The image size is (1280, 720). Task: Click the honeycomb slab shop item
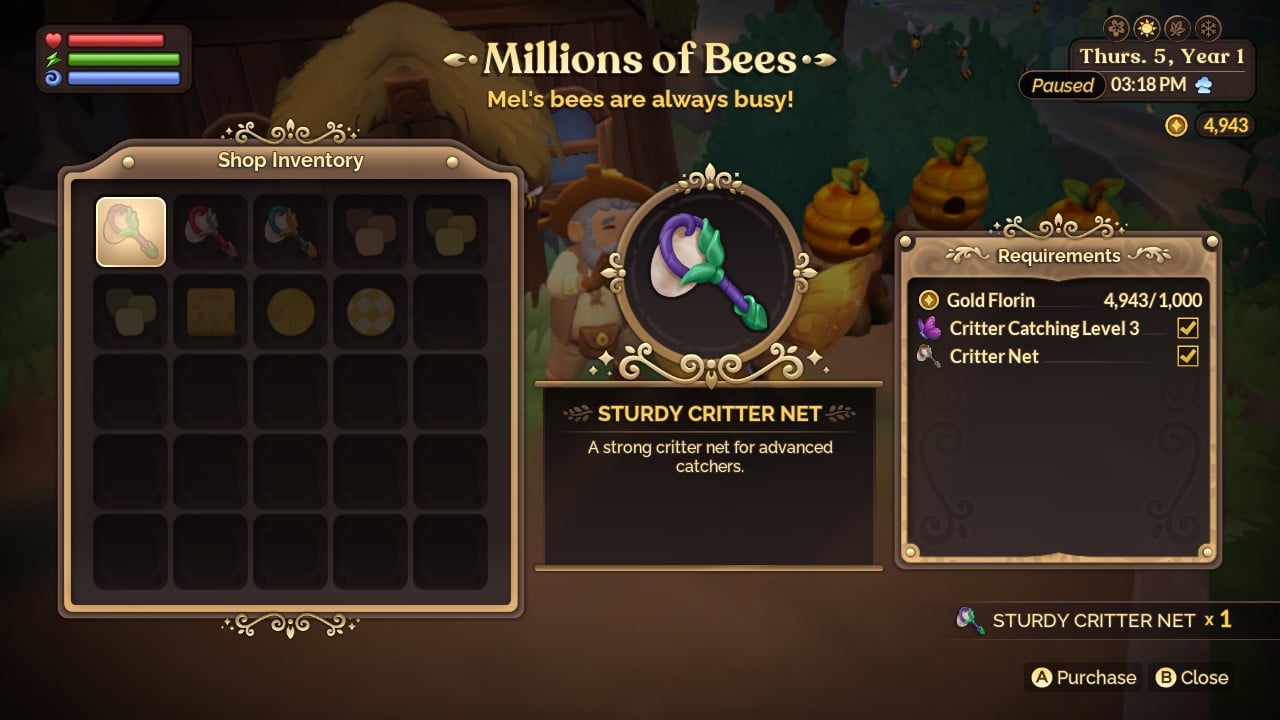coord(210,312)
